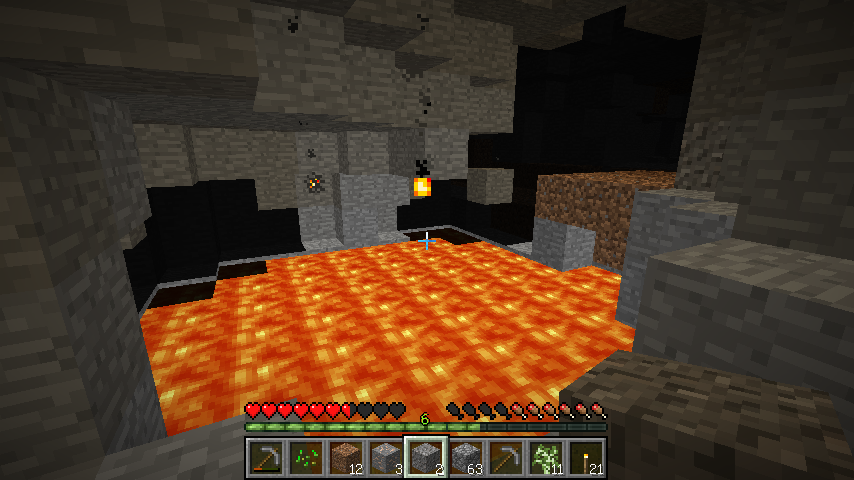
Task: Select the green plant stack of 11
Action: (545, 458)
